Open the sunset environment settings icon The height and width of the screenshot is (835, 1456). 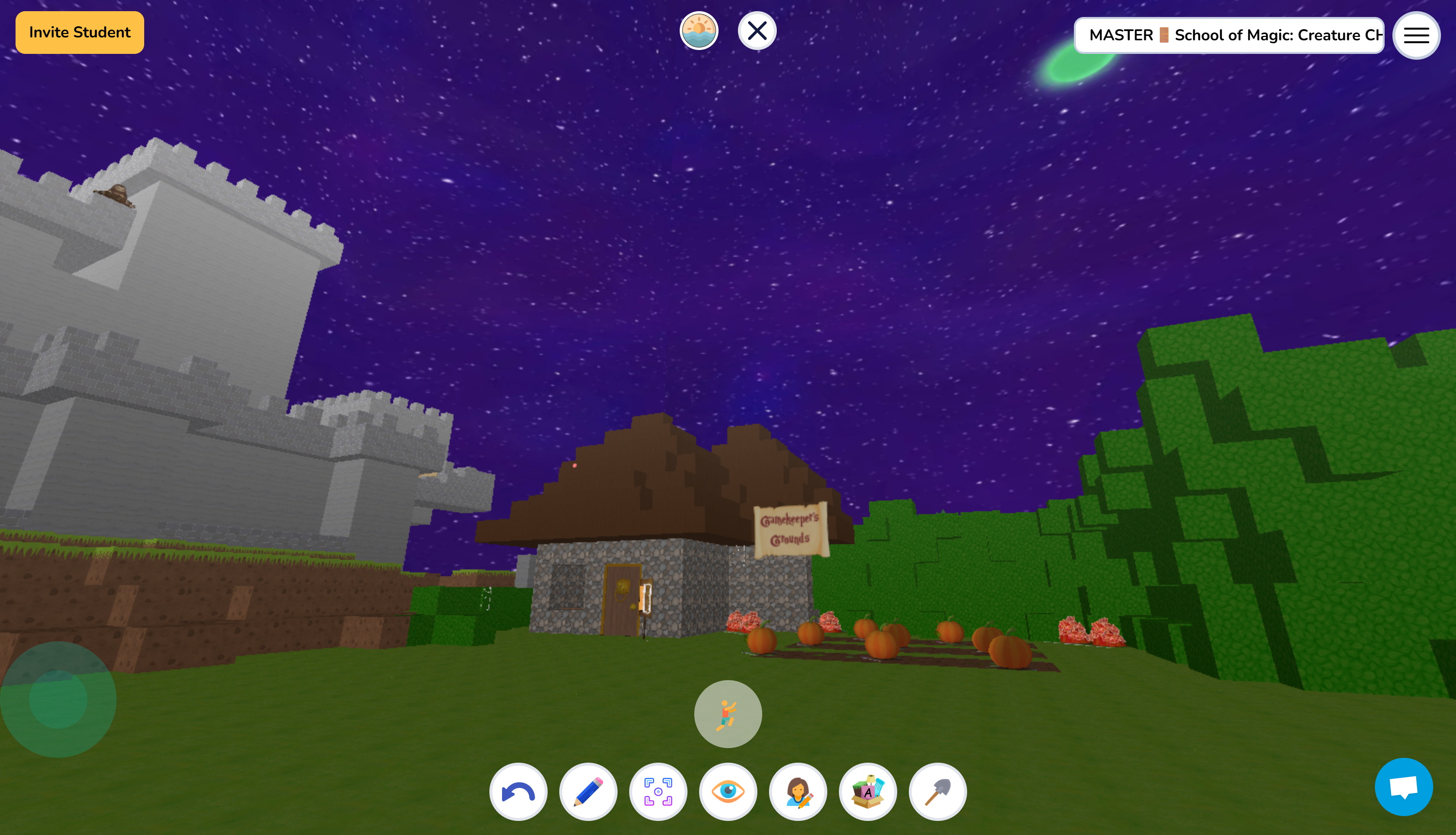(699, 32)
